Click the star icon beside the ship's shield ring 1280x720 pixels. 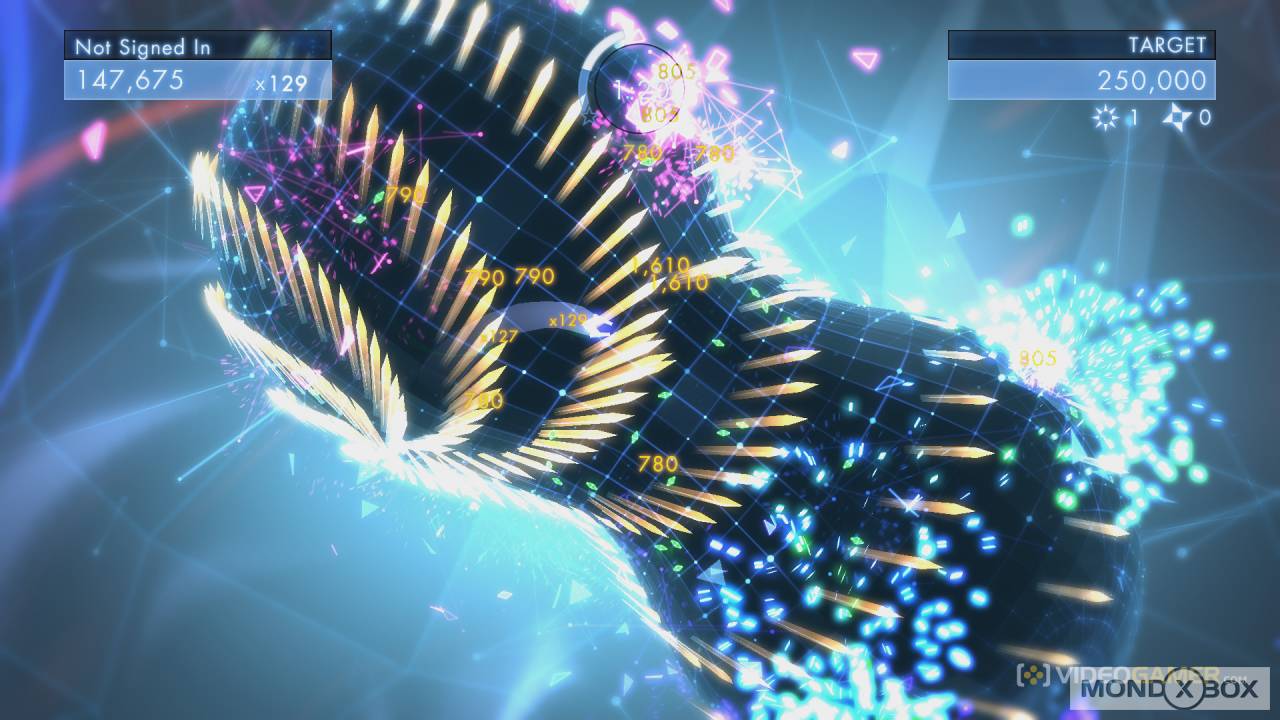tap(589, 116)
